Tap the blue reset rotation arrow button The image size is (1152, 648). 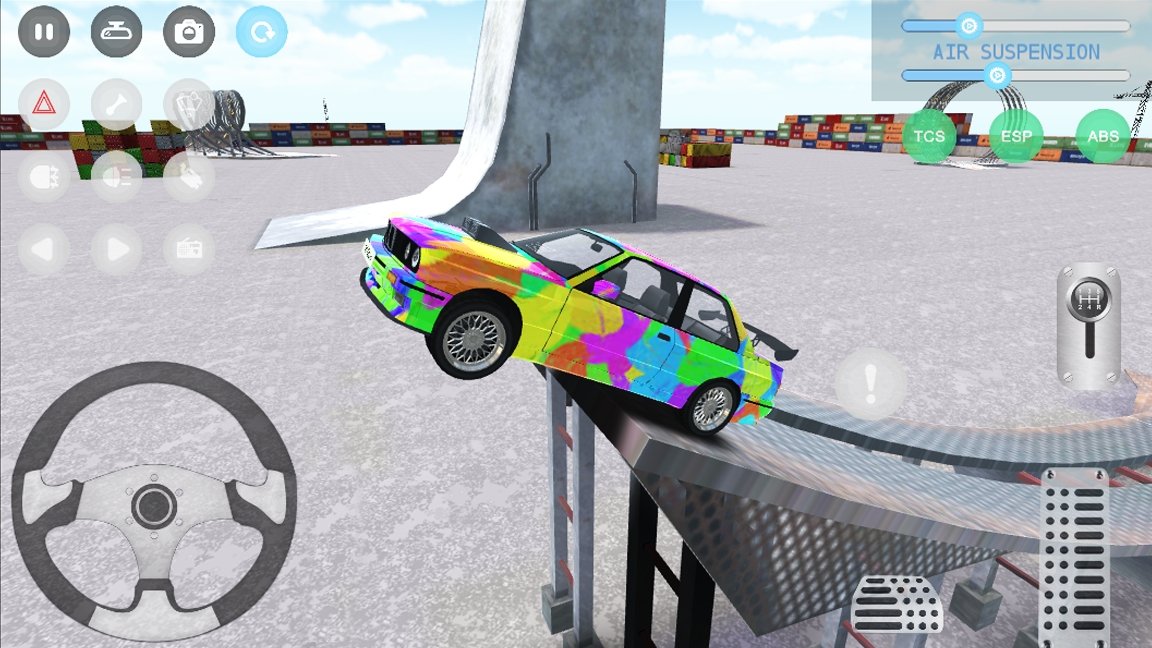pos(262,32)
